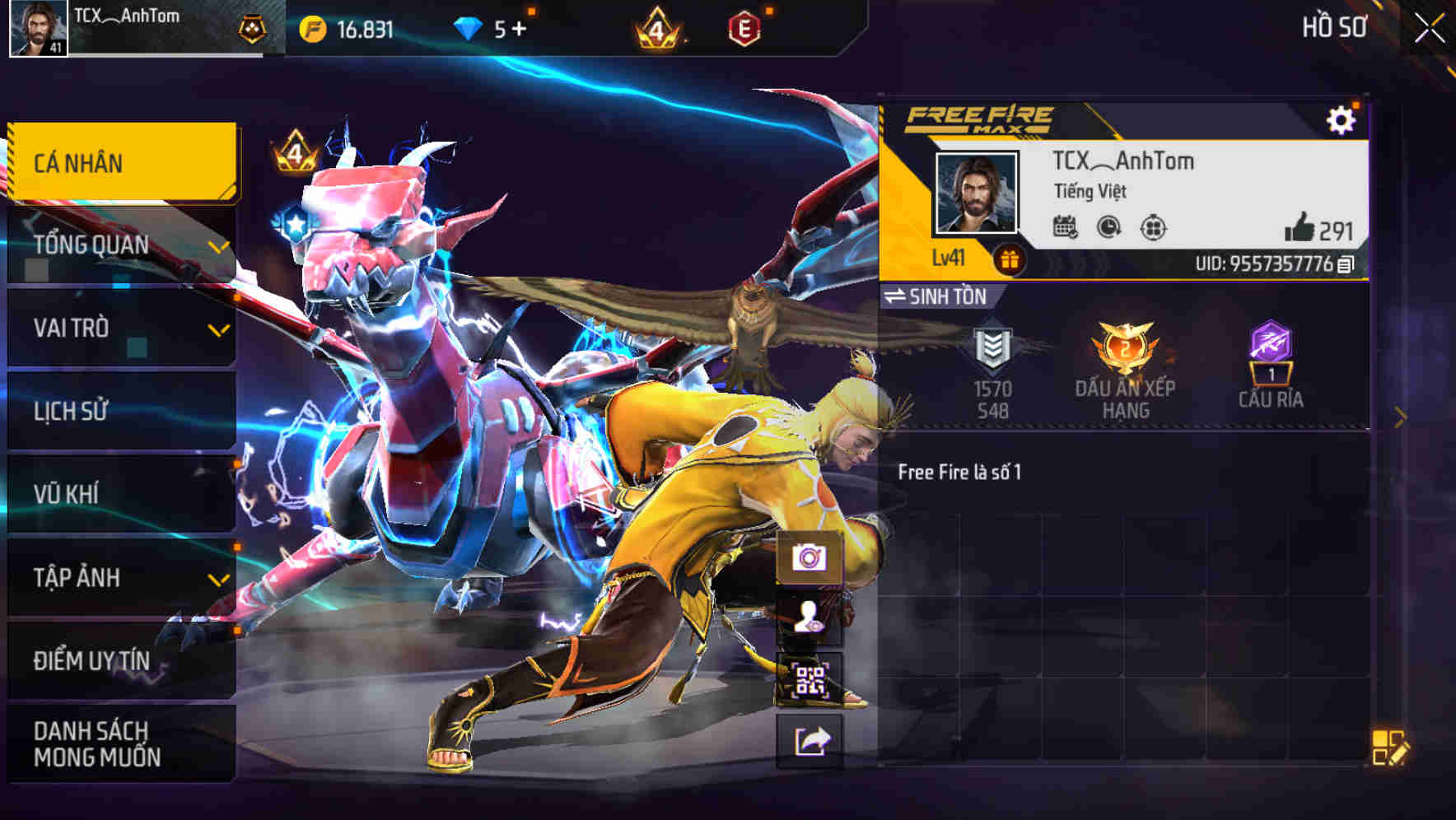Tap the share profile icon

point(808,739)
